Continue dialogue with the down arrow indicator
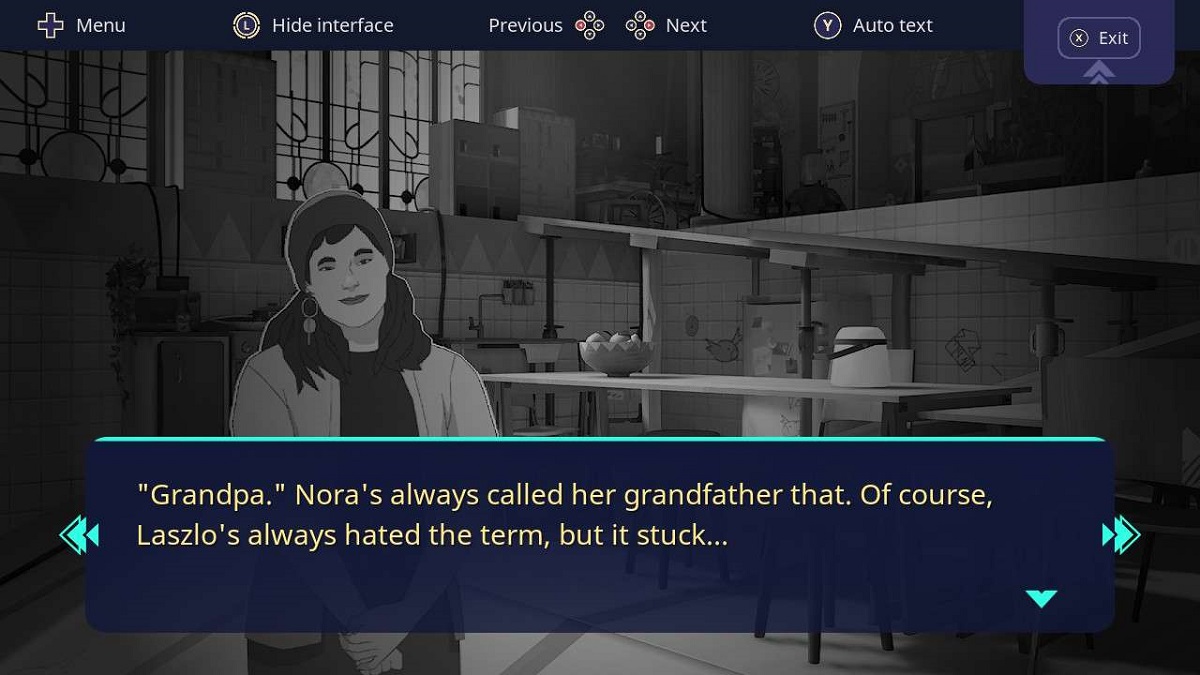The image size is (1200, 675). pyautogui.click(x=1041, y=598)
